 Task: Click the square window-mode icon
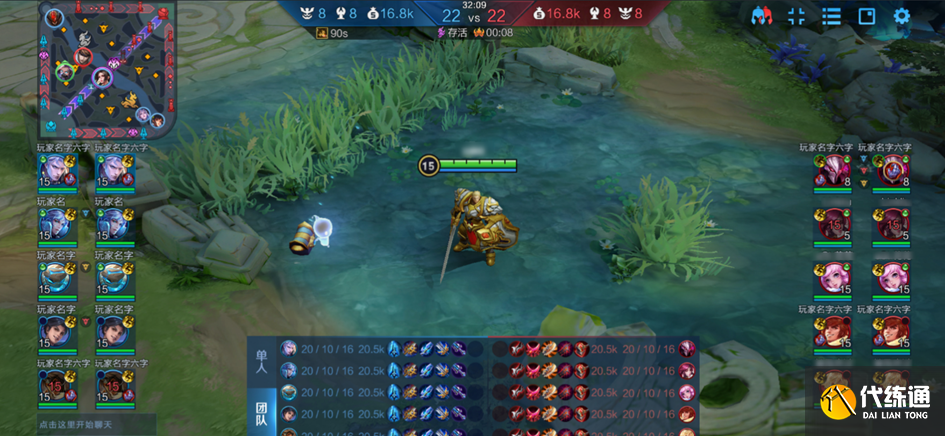pos(867,16)
